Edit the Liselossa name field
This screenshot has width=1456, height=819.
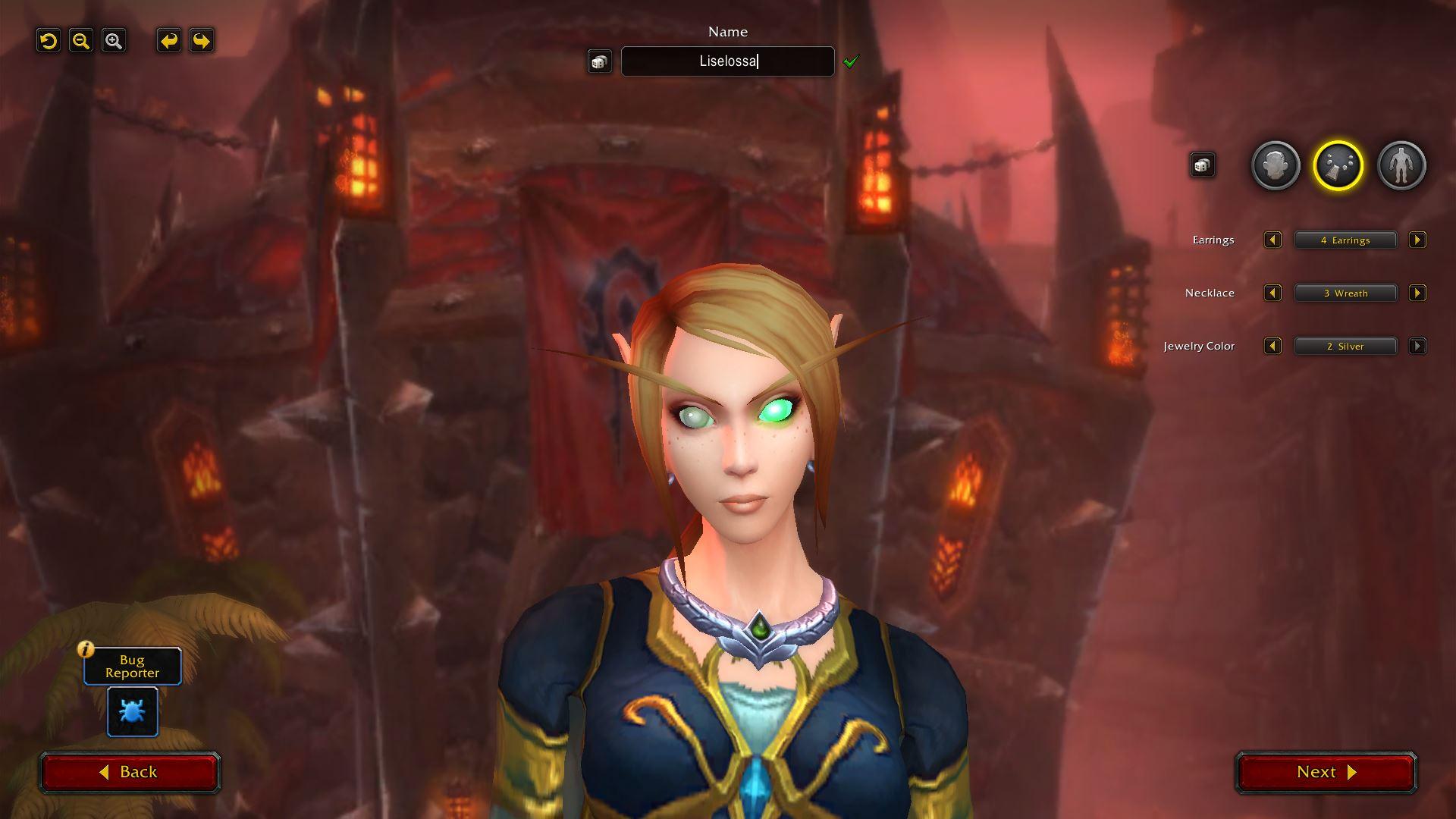click(x=727, y=61)
